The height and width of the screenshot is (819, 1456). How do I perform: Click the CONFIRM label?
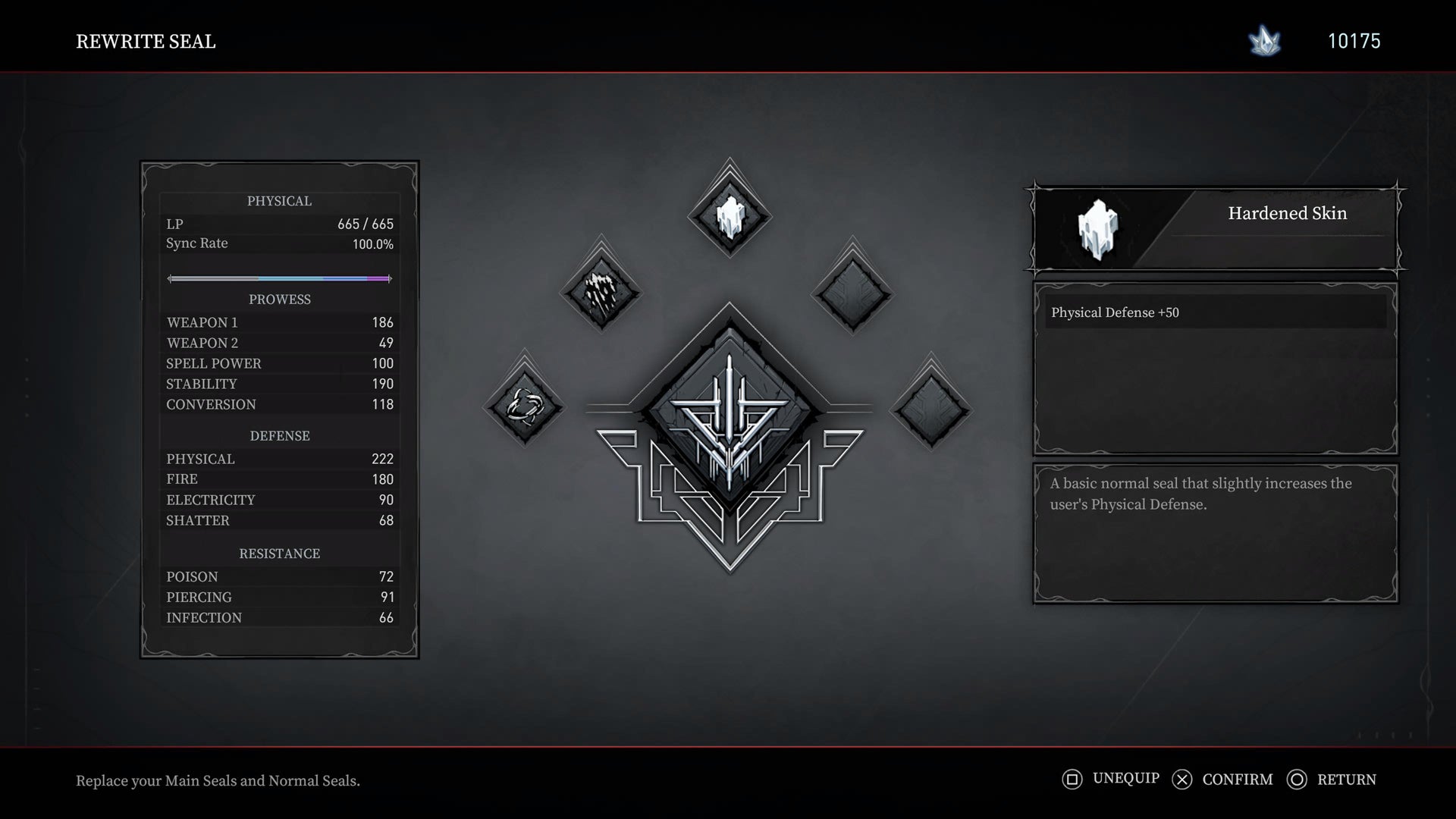click(1237, 779)
